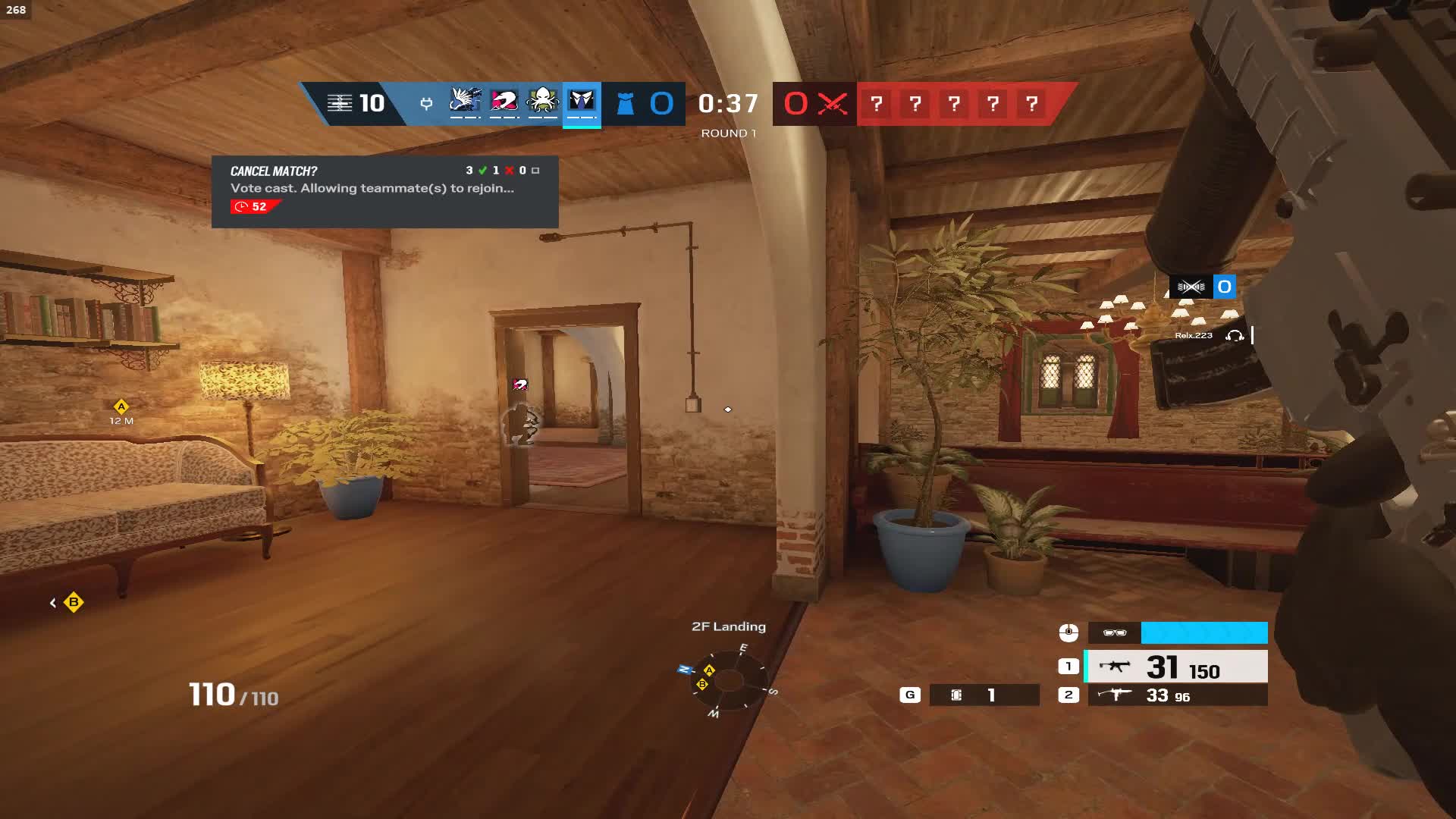The image size is (1456, 819).
Task: Click the Relx.223 teammate nameplate
Action: pyautogui.click(x=1193, y=334)
